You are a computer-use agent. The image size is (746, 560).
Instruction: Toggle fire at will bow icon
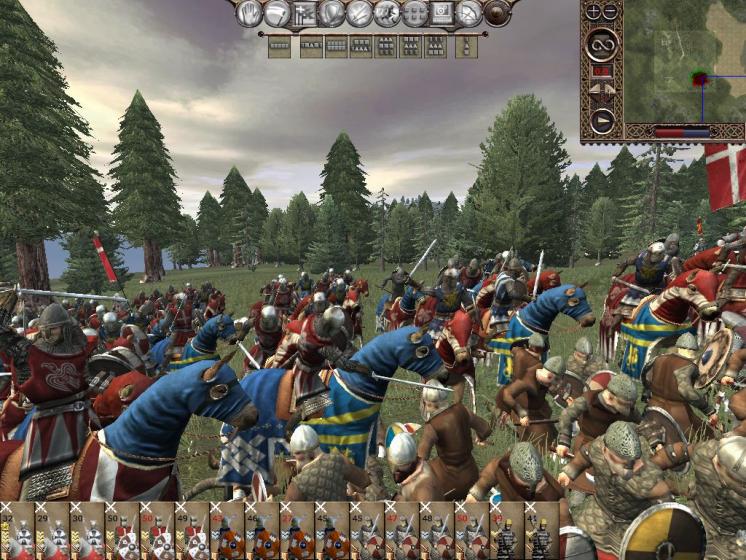(x=469, y=13)
